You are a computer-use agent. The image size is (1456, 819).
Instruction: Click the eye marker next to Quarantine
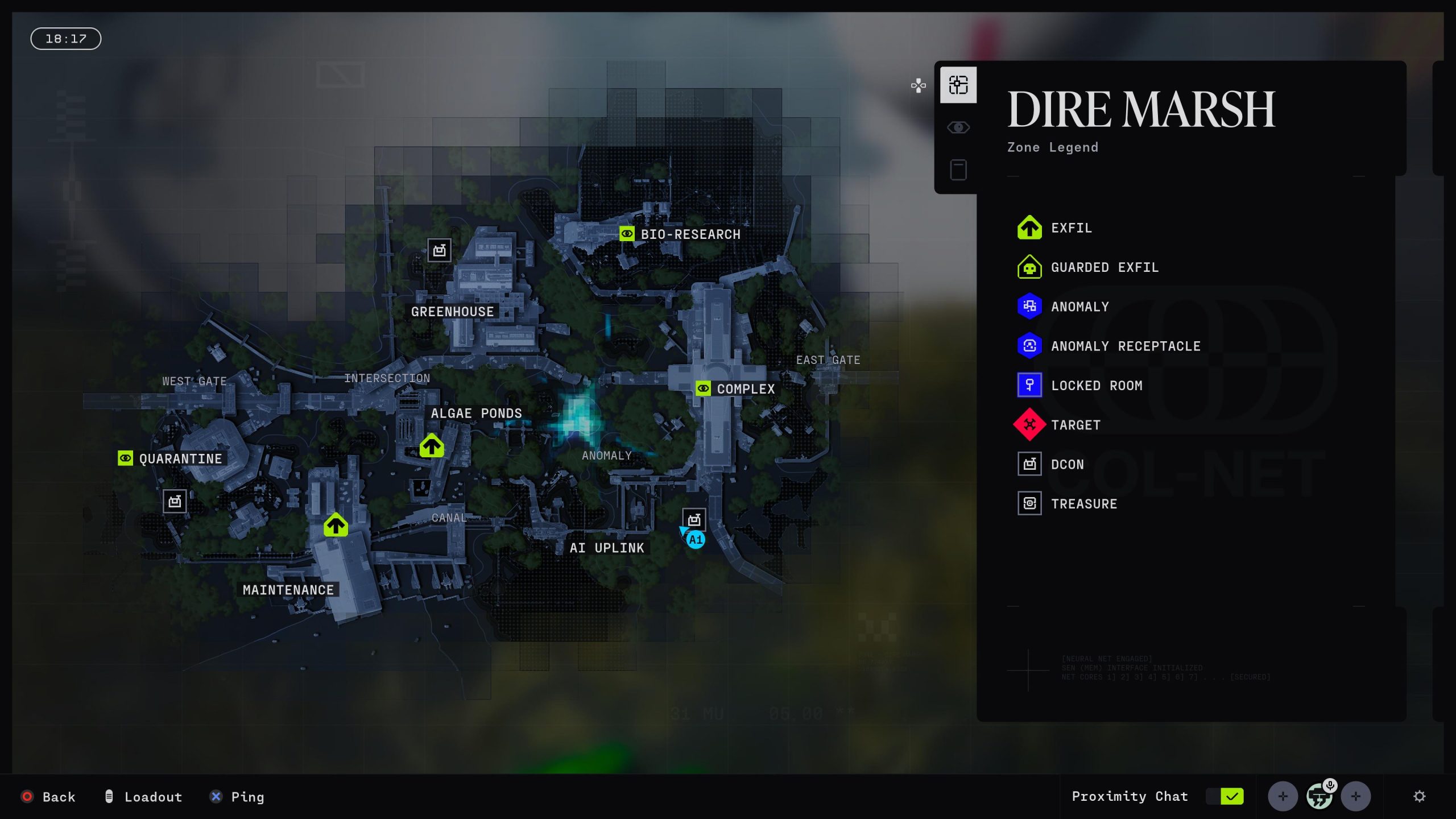(x=125, y=458)
